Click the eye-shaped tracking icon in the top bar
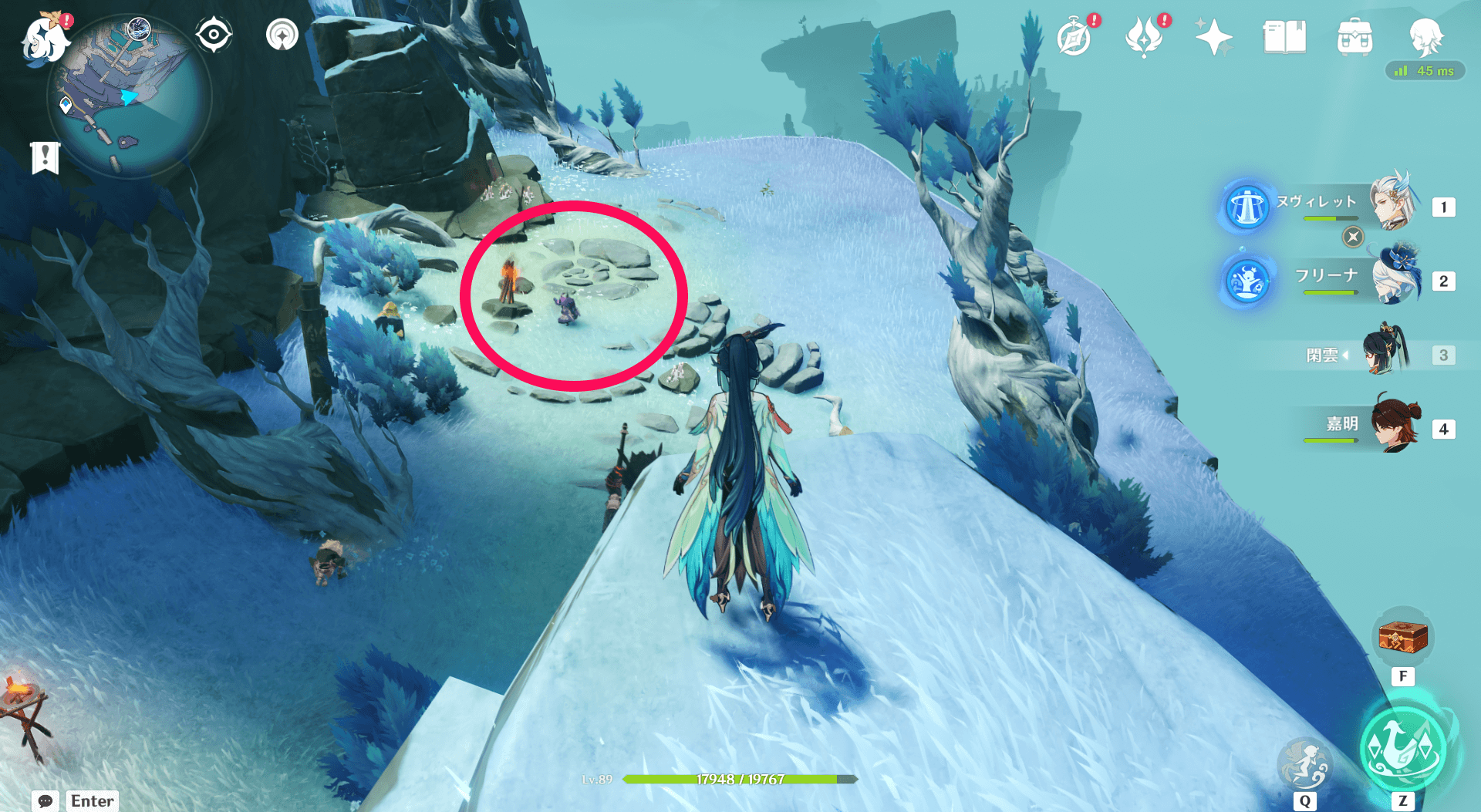 coord(214,34)
